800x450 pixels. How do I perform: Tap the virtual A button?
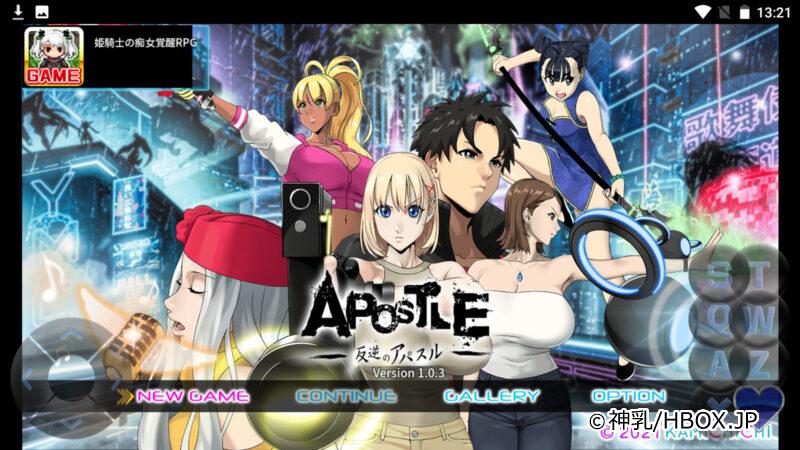(718, 364)
